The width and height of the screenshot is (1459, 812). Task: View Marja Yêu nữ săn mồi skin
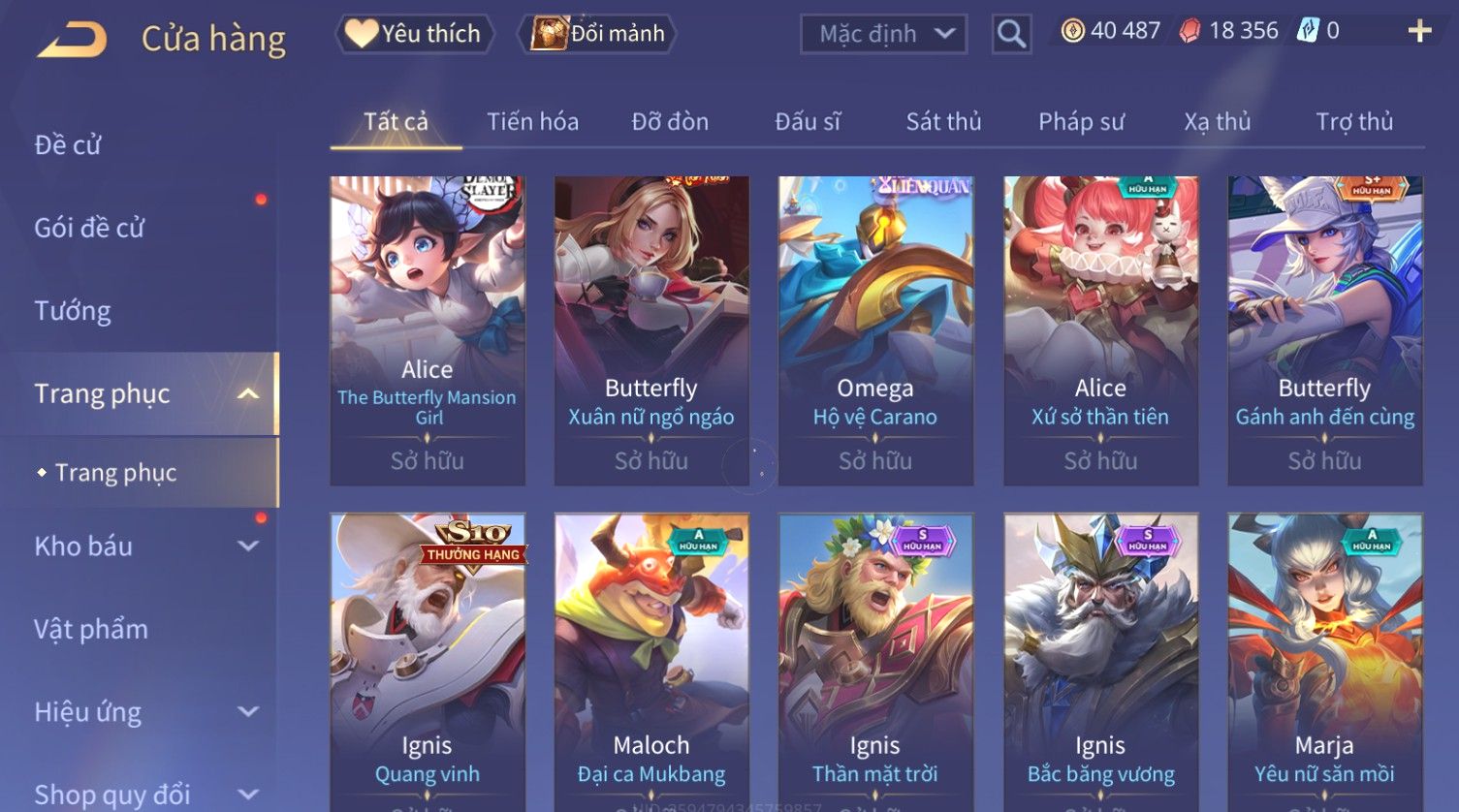tap(1324, 659)
